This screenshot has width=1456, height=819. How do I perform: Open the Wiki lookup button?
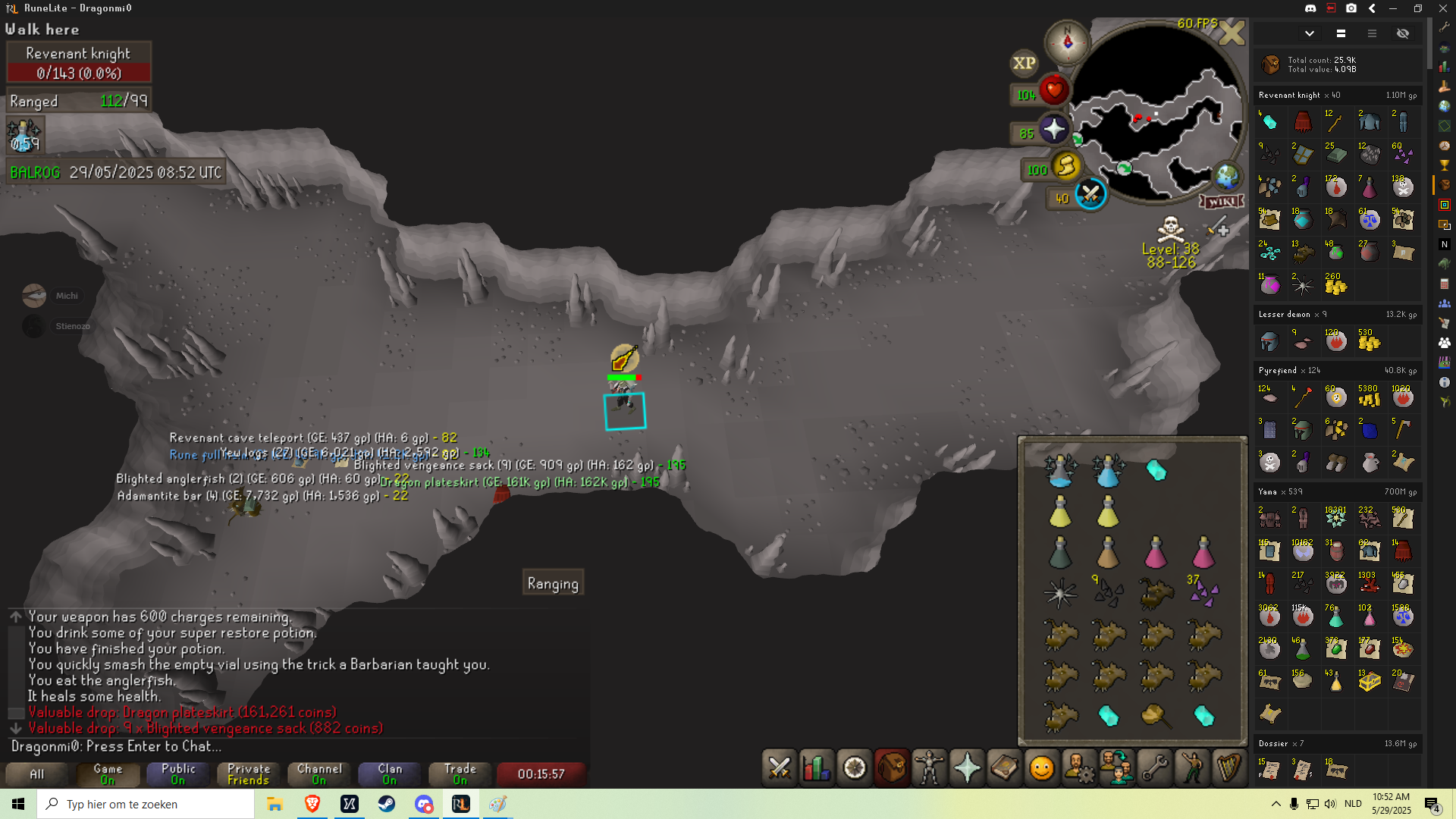click(1222, 201)
